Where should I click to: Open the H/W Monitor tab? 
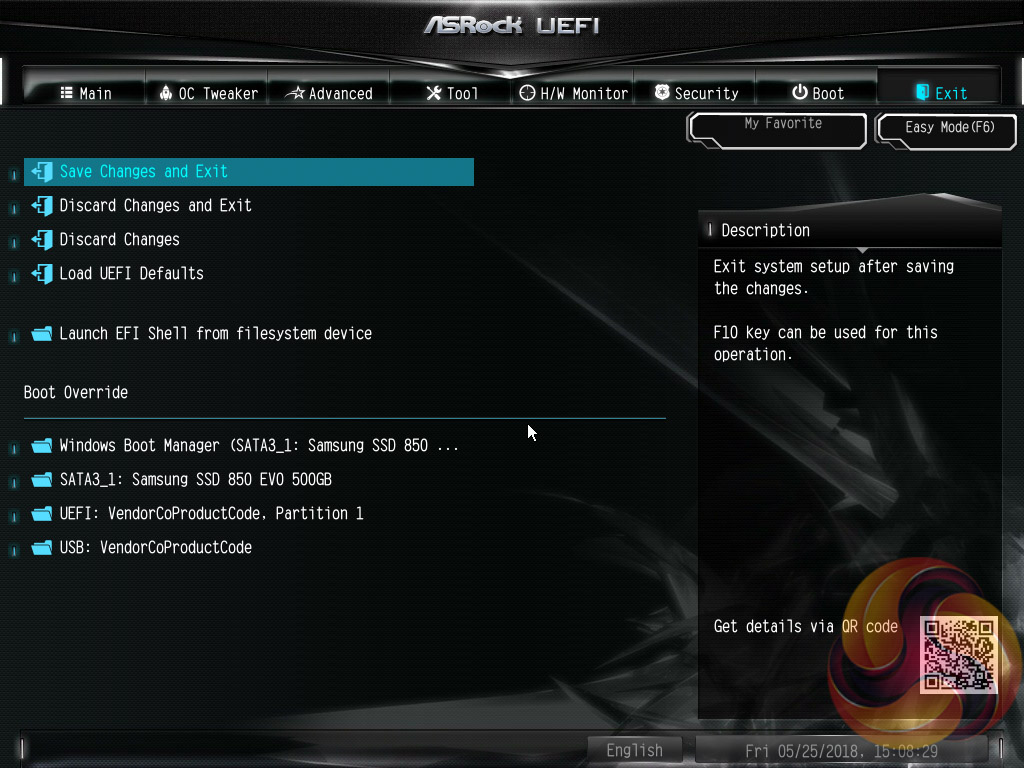click(574, 93)
